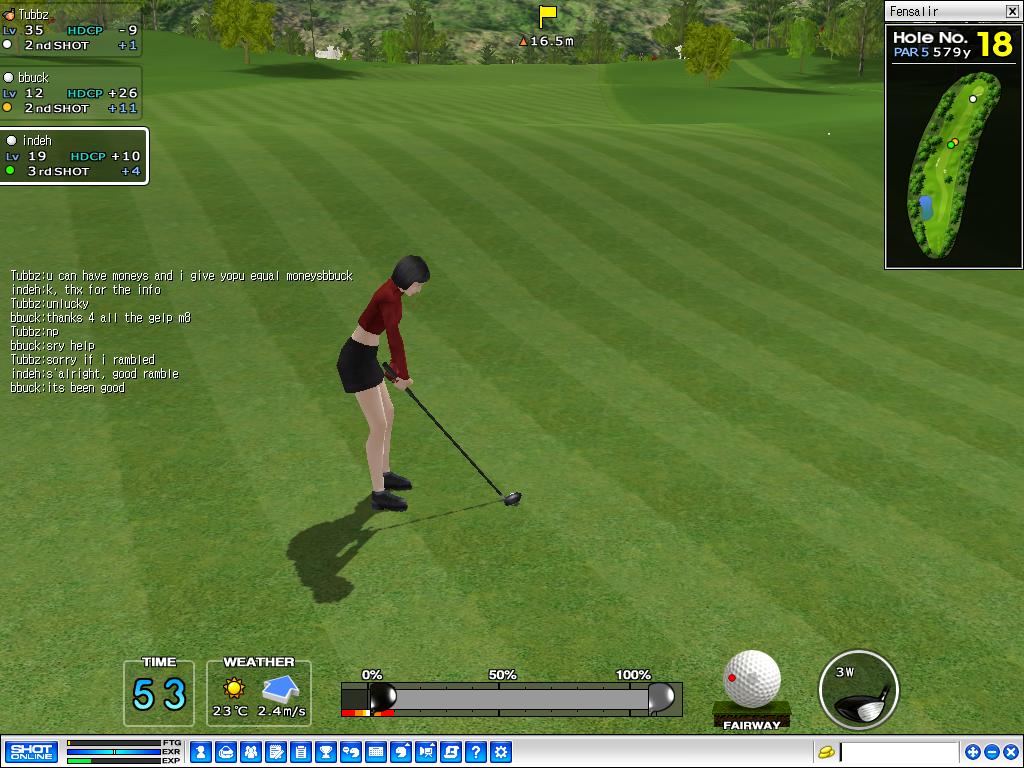Close the Fensalir course map panel

pyautogui.click(x=1011, y=11)
